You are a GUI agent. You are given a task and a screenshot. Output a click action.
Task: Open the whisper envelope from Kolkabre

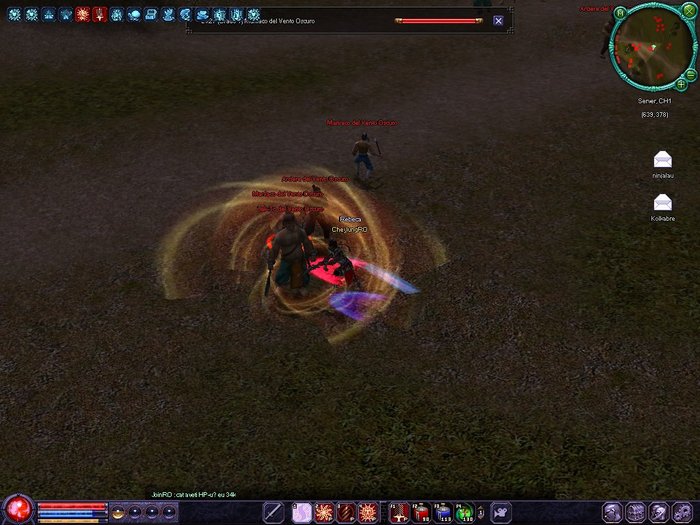click(662, 202)
